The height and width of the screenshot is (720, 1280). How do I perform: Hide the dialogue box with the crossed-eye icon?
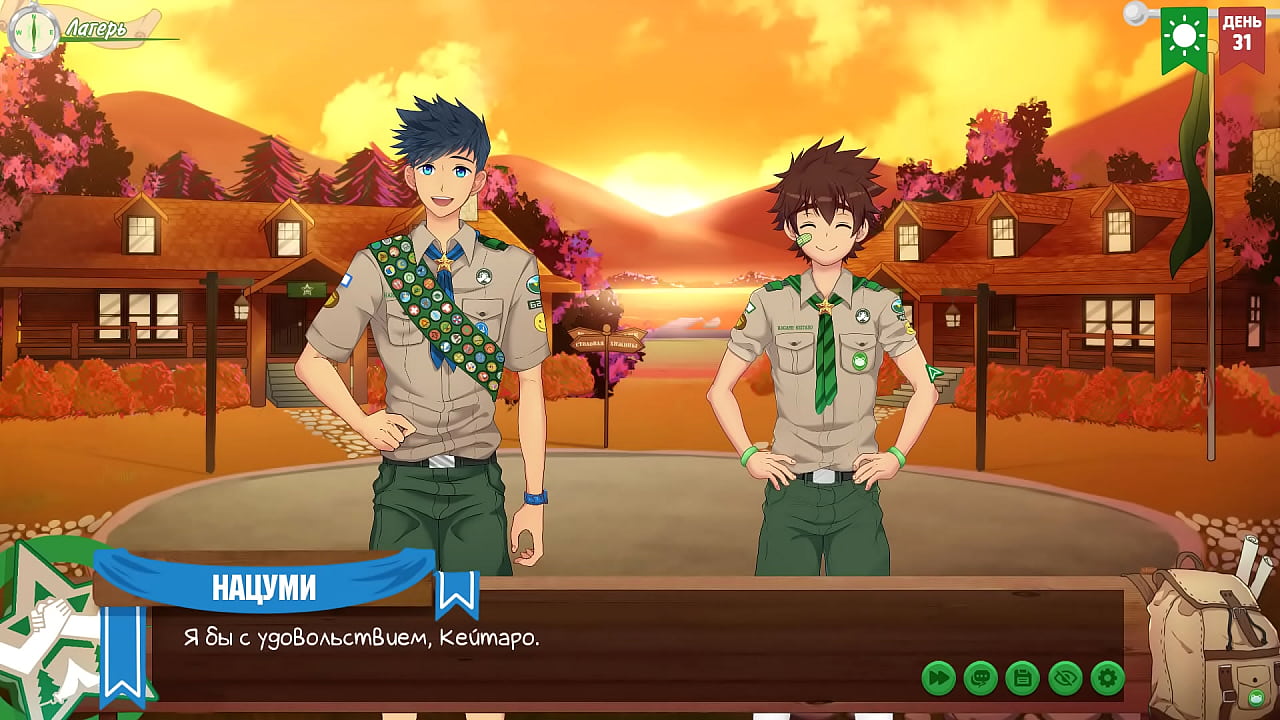(x=1065, y=678)
